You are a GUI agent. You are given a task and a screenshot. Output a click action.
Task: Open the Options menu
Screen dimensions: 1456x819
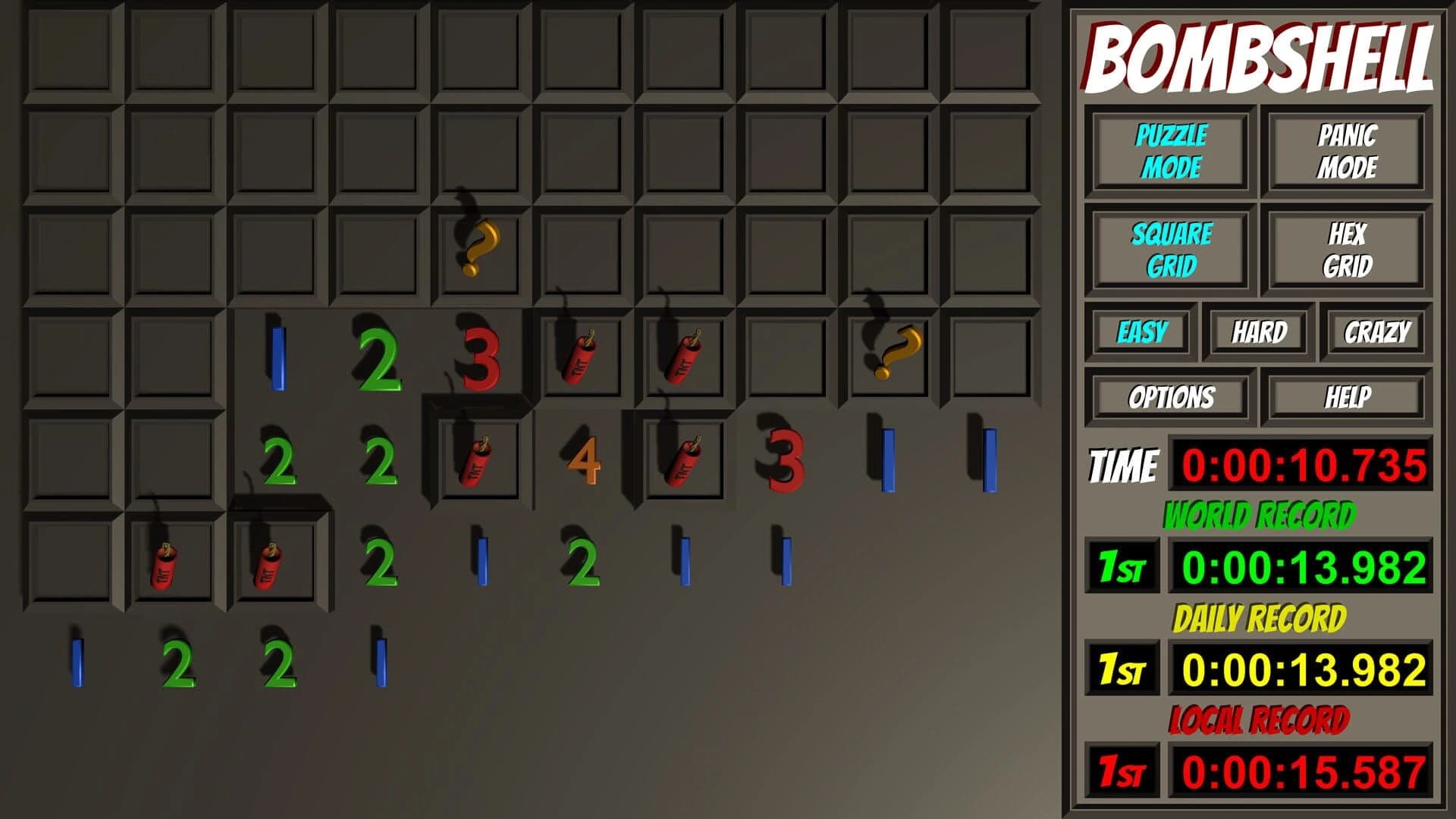(1172, 394)
